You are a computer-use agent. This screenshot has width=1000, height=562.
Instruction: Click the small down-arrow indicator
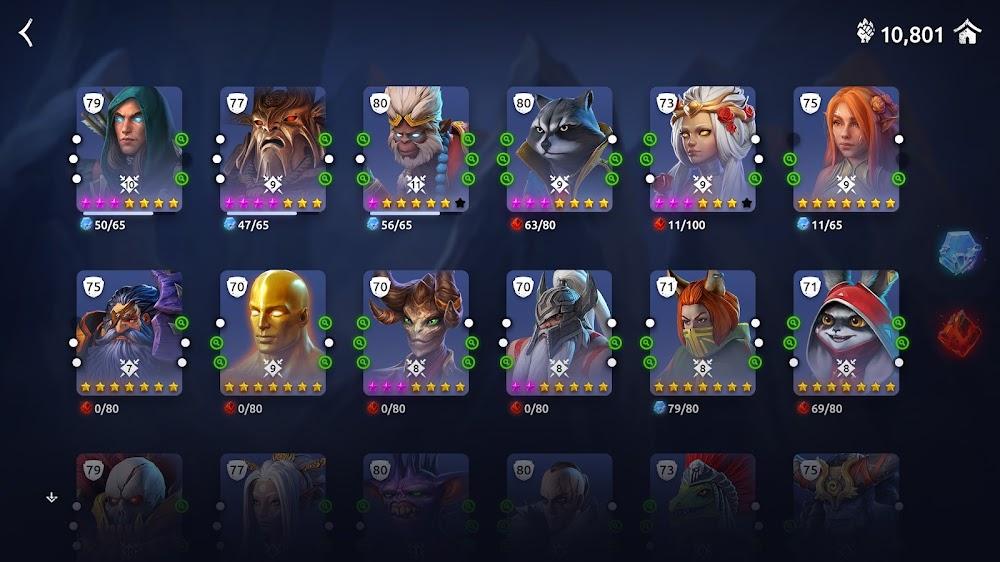pyautogui.click(x=52, y=497)
